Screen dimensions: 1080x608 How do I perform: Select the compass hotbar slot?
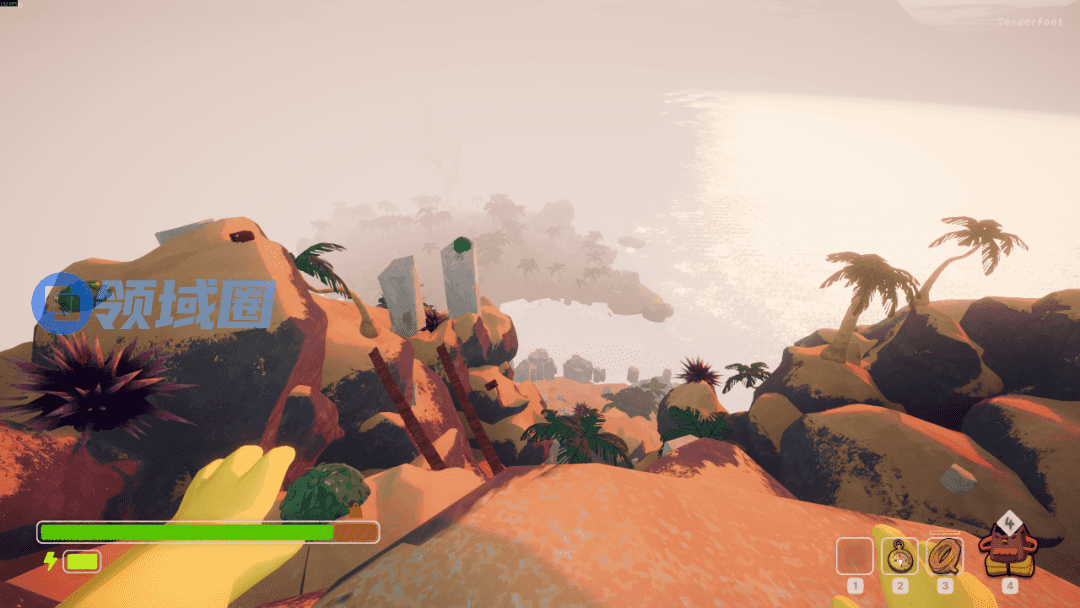[x=900, y=555]
